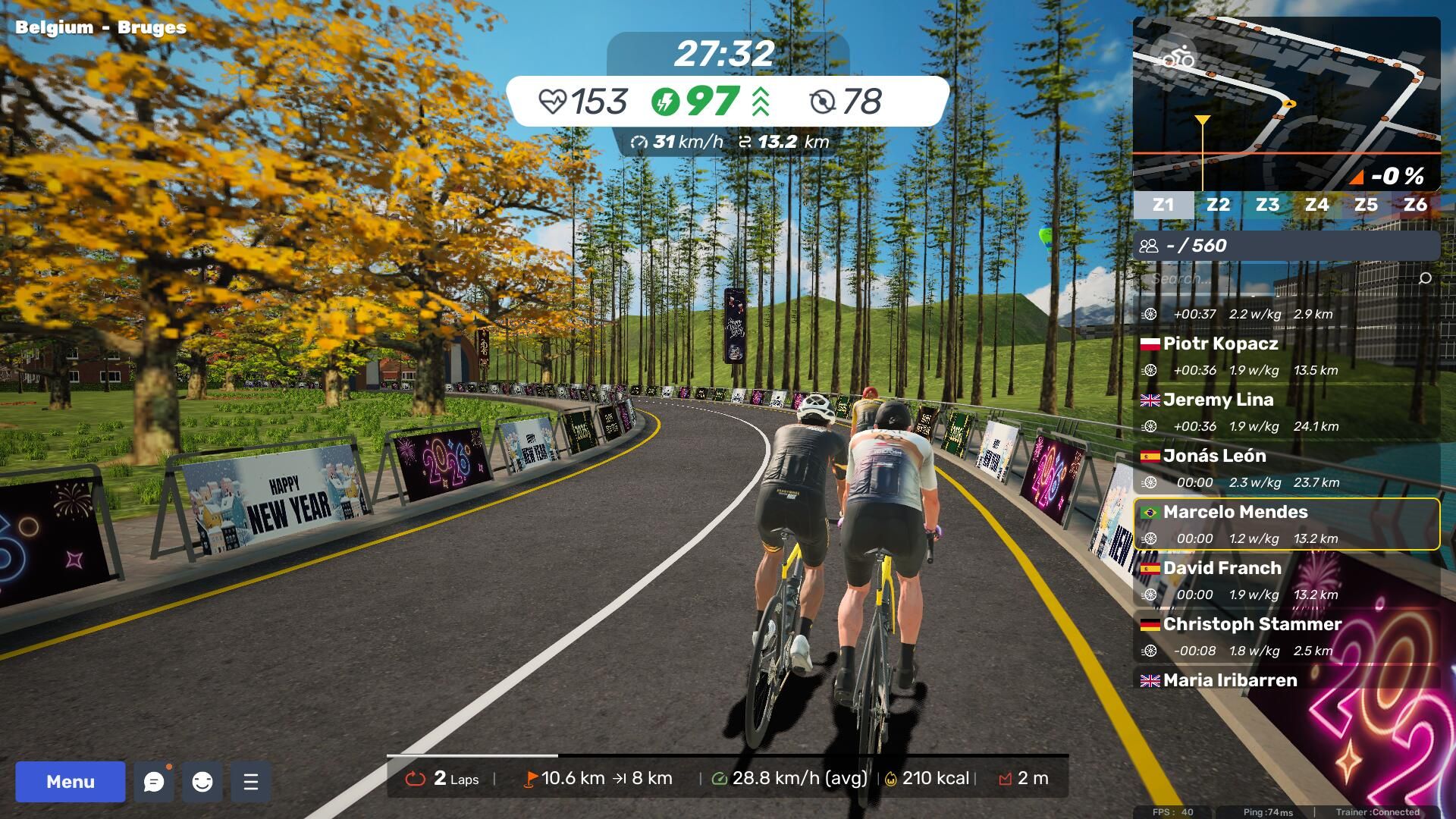Pick David Franch in the rider list

[x=1286, y=580]
